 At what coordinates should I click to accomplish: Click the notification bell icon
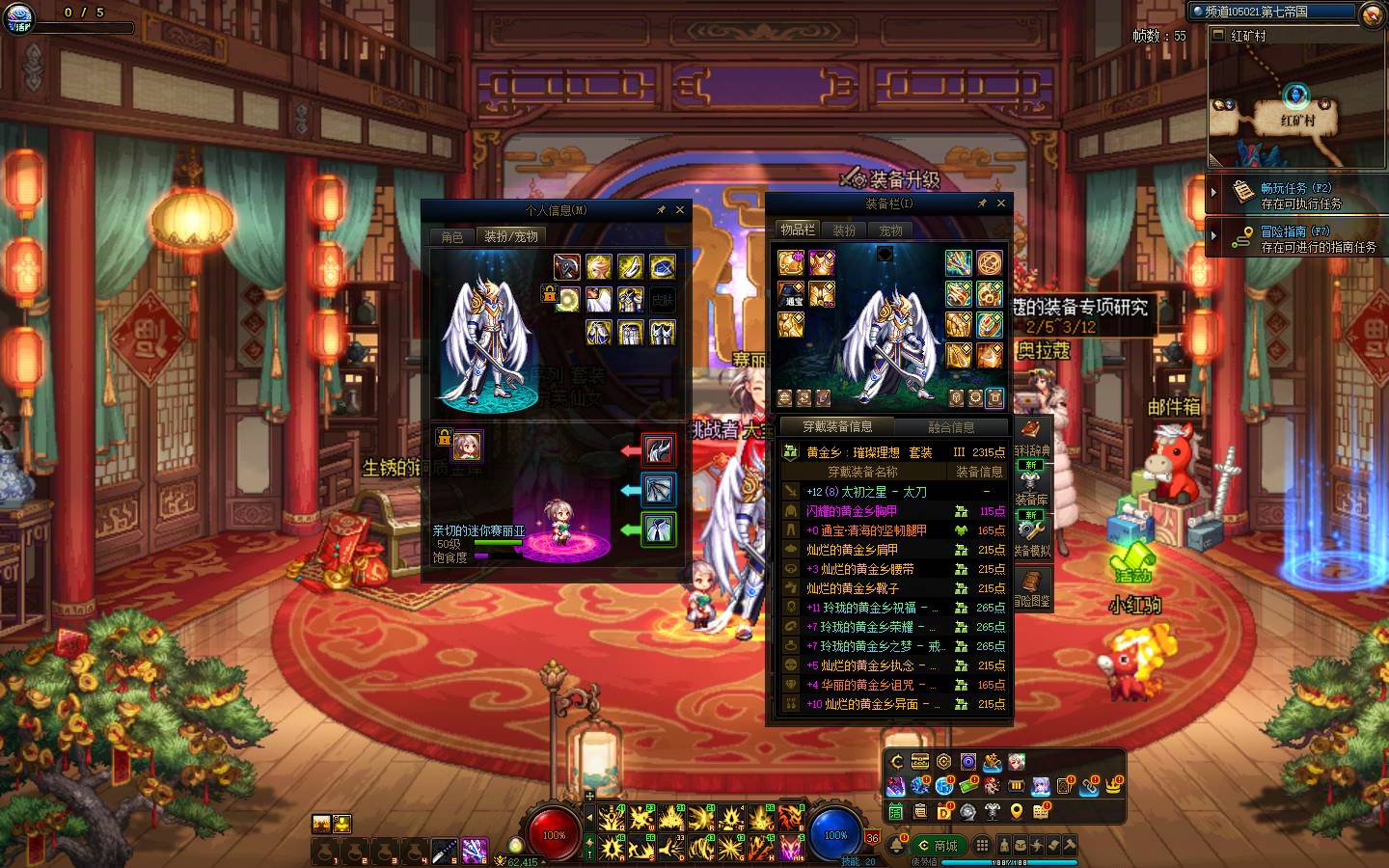[x=897, y=846]
